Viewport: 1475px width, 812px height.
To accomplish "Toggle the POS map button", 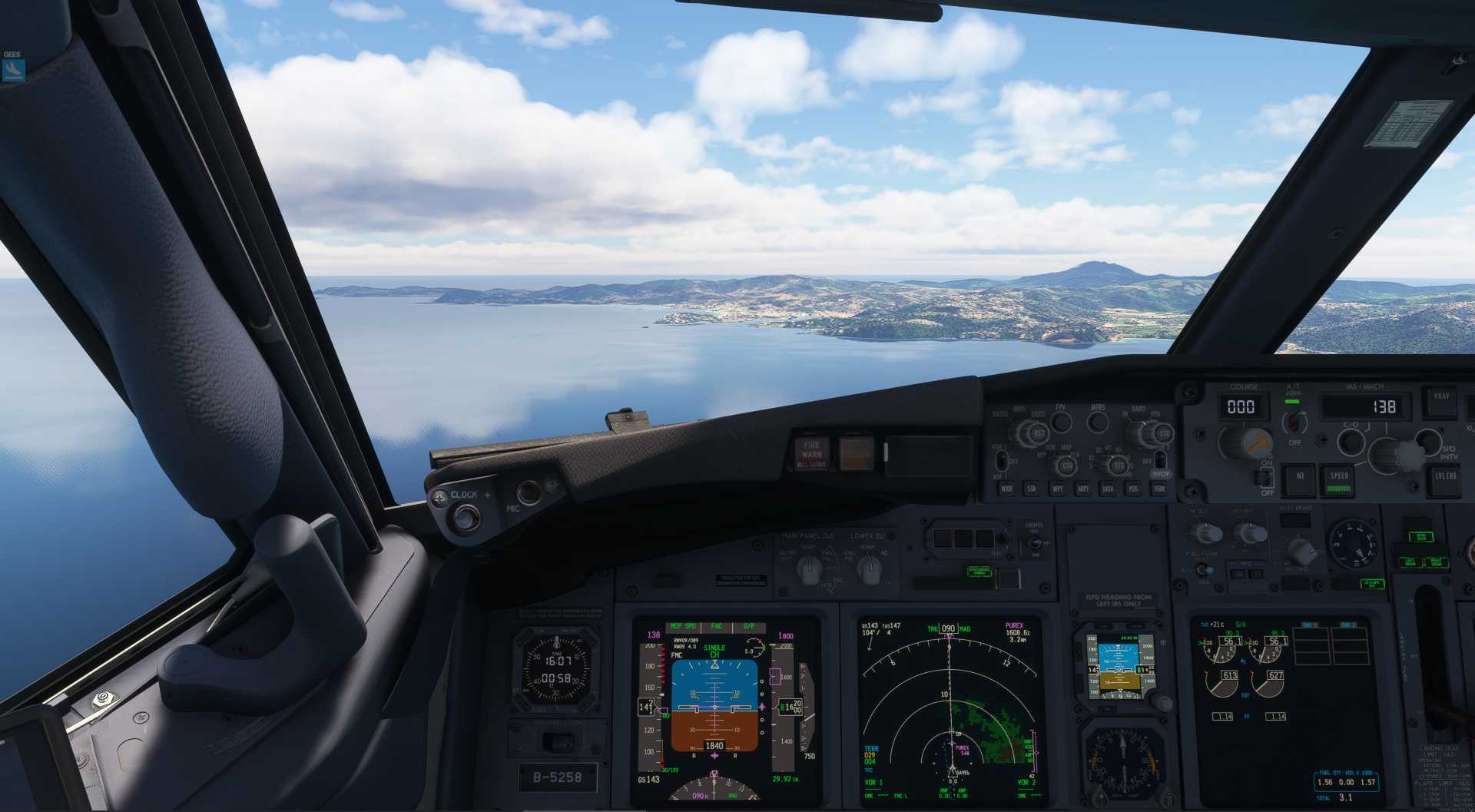I will click(x=1133, y=489).
